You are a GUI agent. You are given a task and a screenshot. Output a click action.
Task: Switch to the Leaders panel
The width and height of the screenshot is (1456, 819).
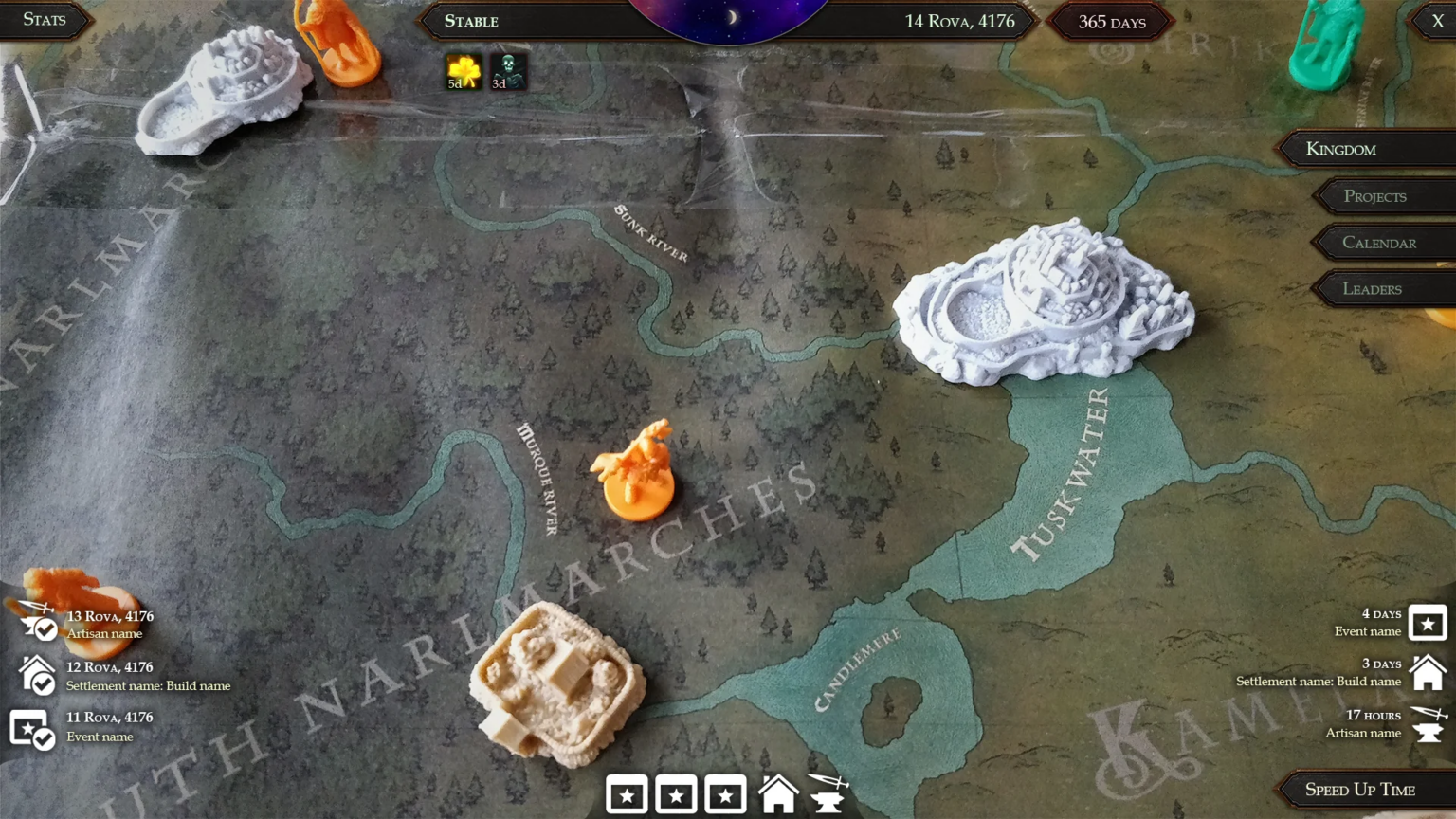[1372, 289]
